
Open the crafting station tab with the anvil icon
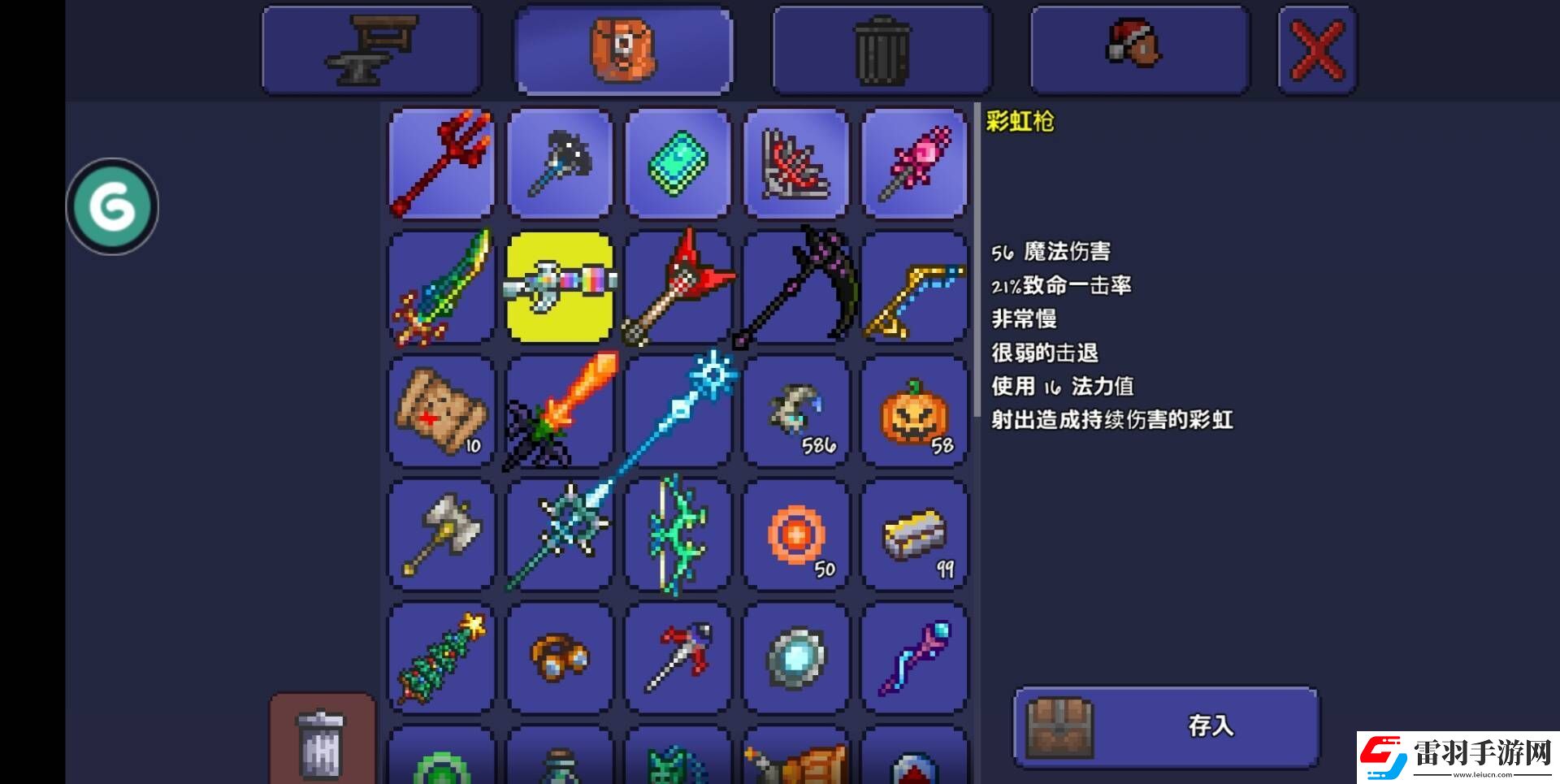[370, 49]
